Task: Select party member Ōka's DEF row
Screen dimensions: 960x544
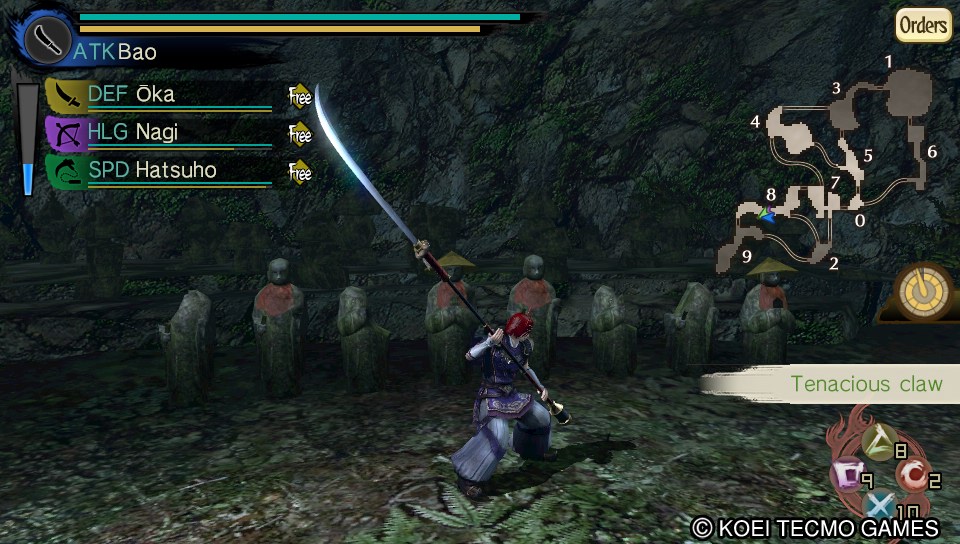Action: point(160,96)
